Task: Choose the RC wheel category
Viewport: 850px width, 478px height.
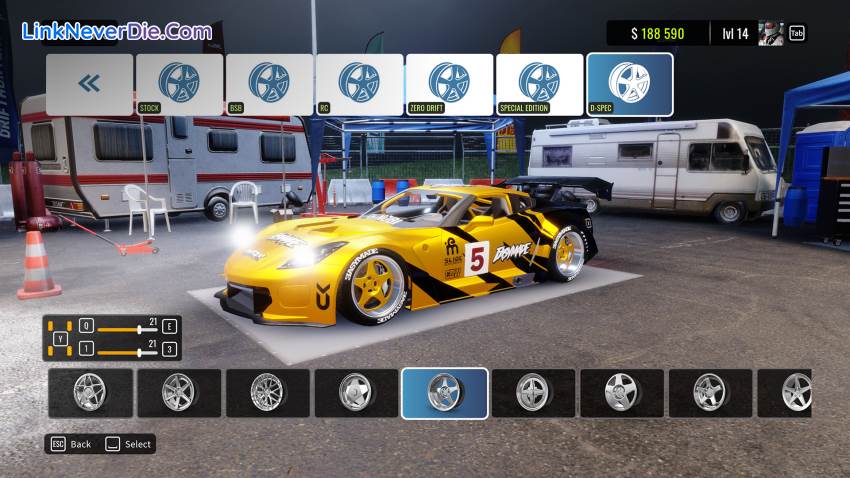Action: 359,84
